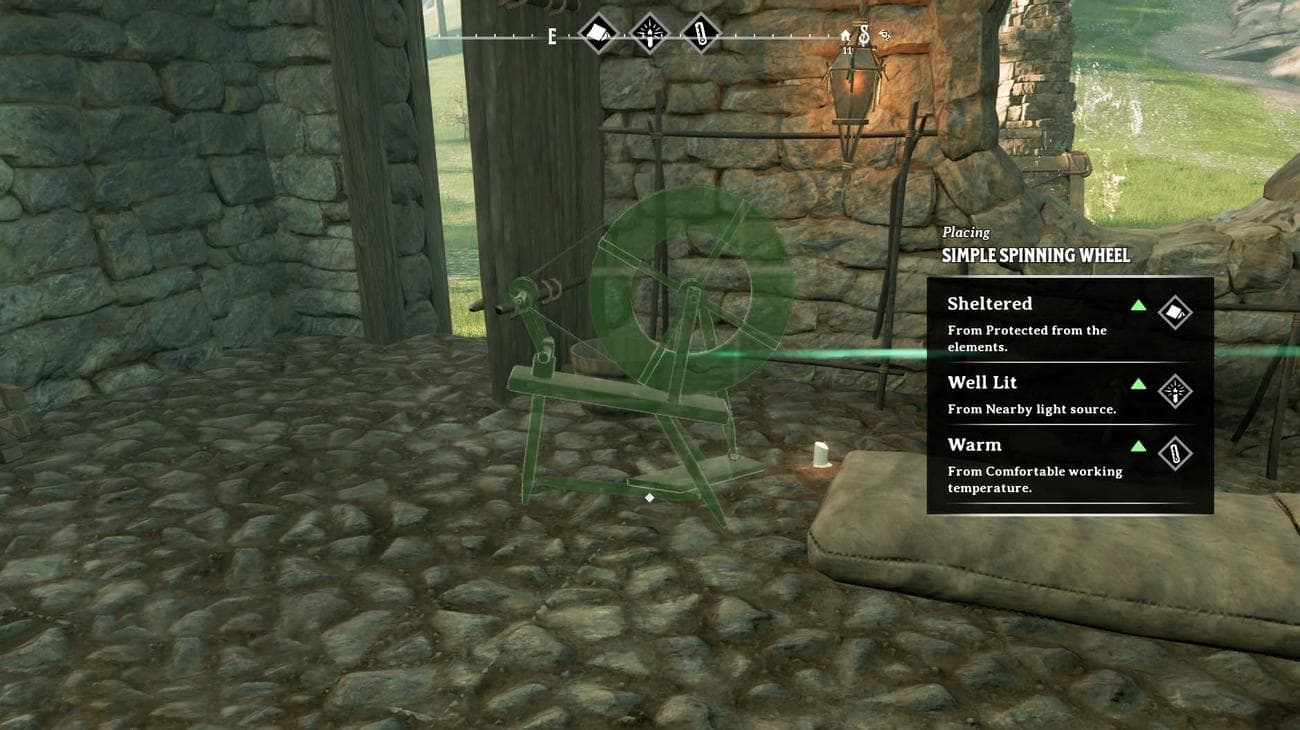
Task: Select the Sheltered row in the placing panel
Action: (x=1069, y=321)
